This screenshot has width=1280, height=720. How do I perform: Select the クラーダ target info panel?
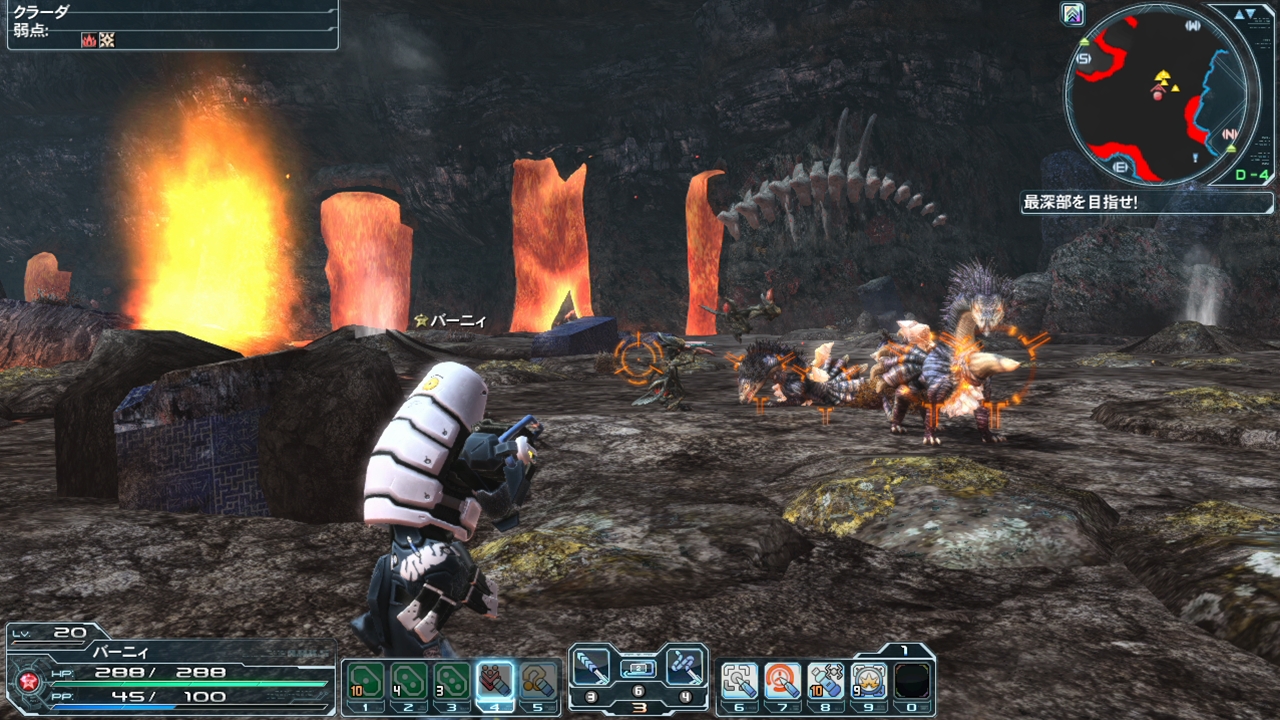point(170,24)
